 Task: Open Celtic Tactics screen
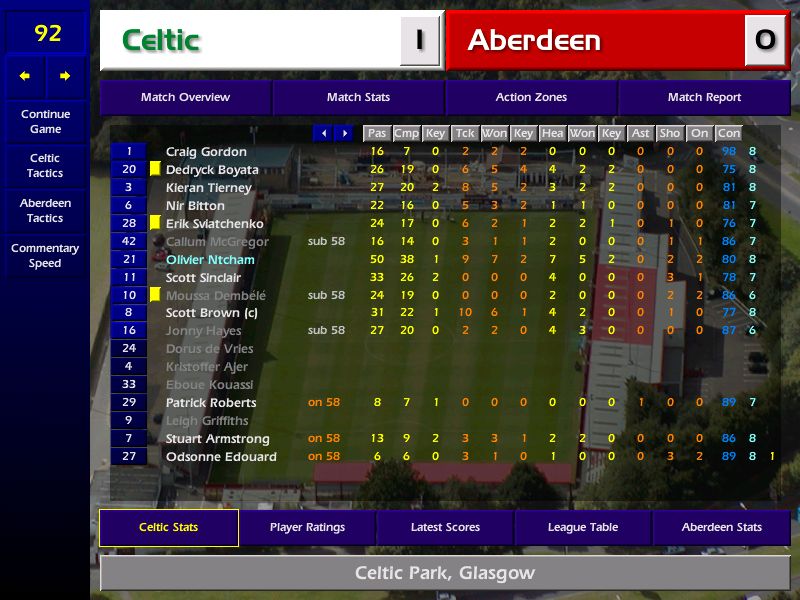click(x=45, y=166)
